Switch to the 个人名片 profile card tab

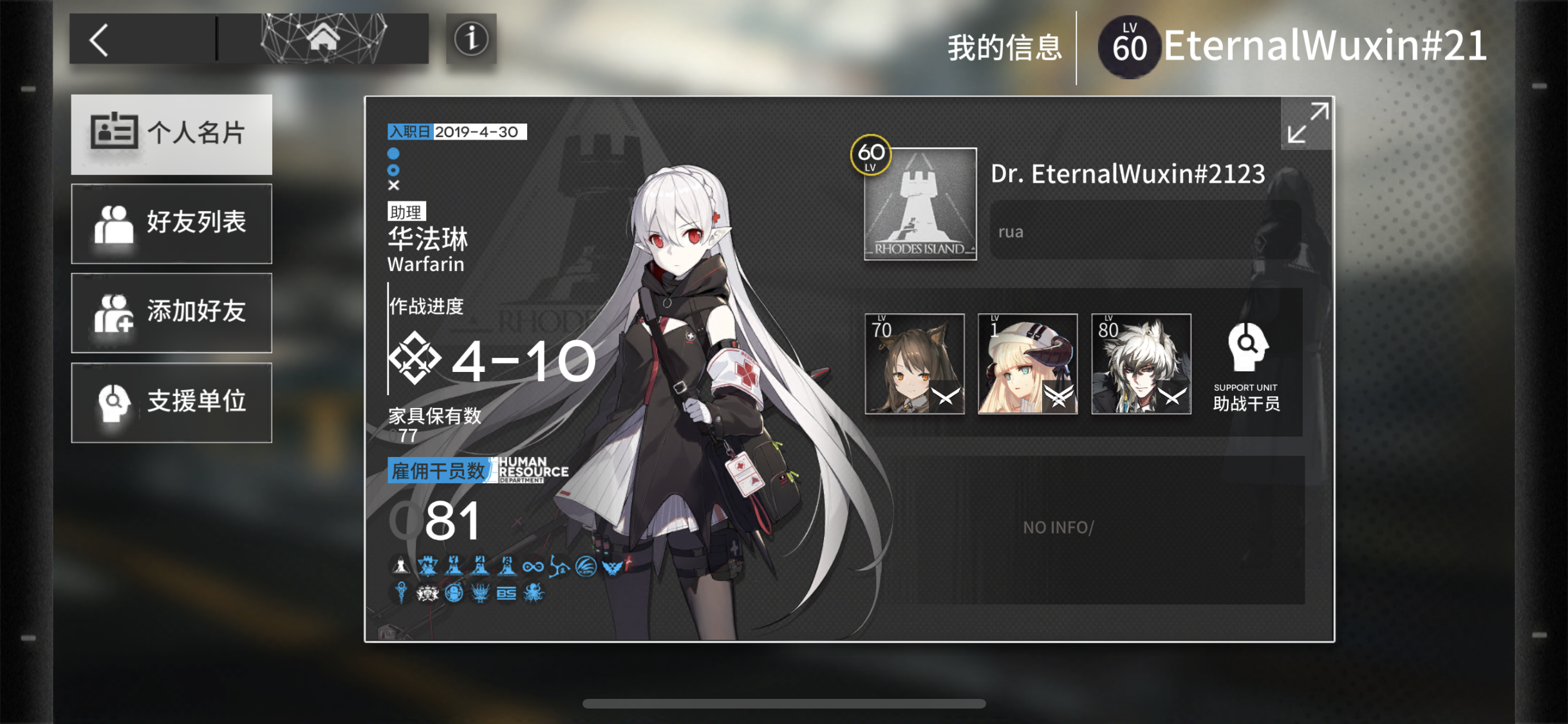point(172,134)
